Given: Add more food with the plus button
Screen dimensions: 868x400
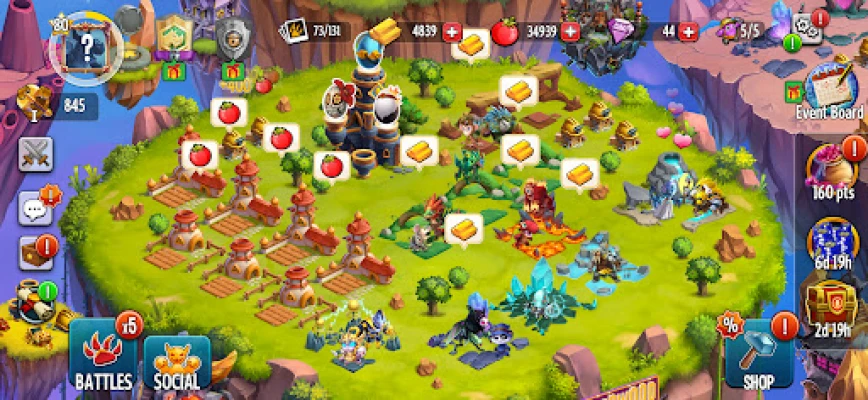Looking at the screenshot, I should (x=571, y=31).
